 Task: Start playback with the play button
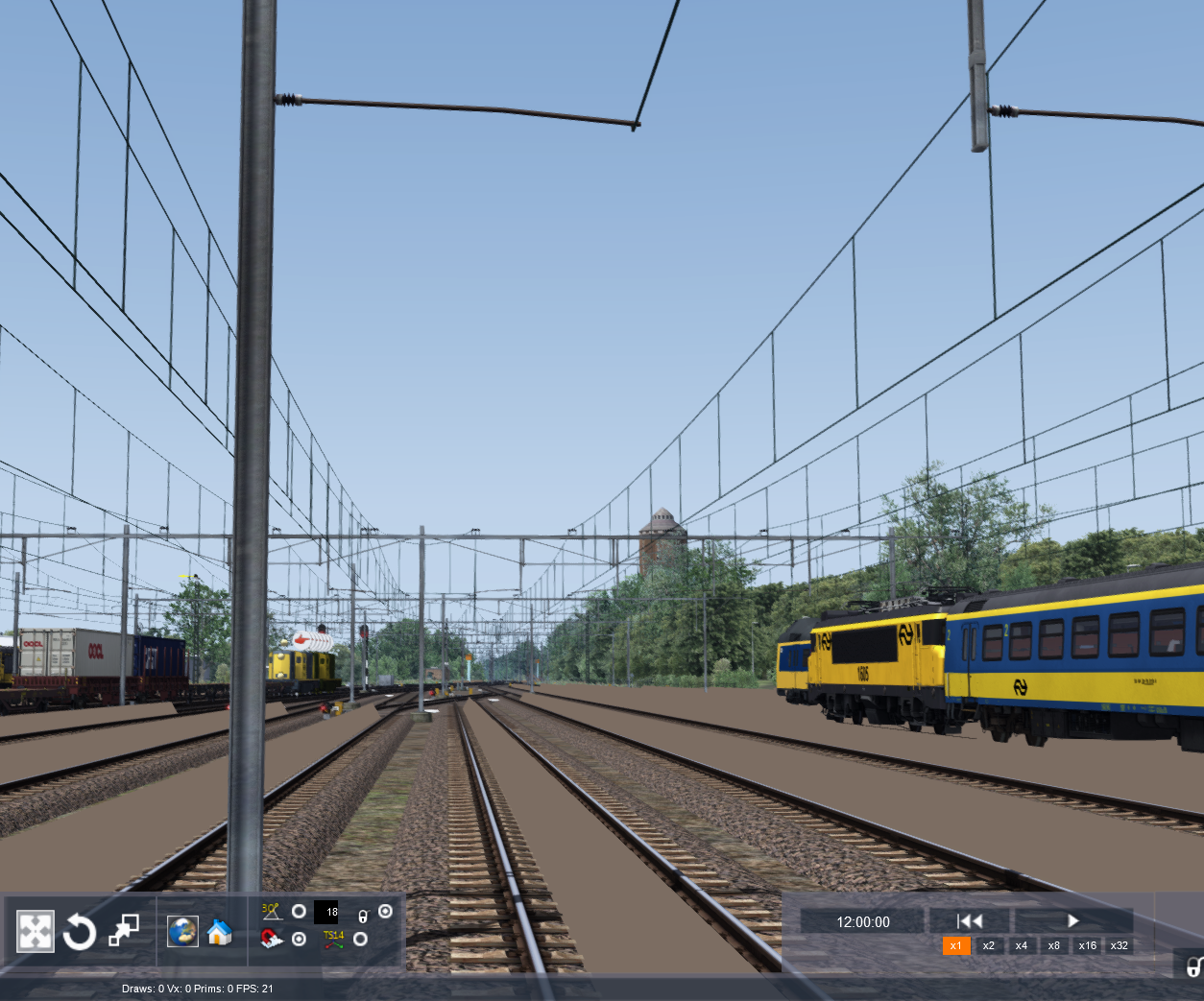pos(1073,921)
